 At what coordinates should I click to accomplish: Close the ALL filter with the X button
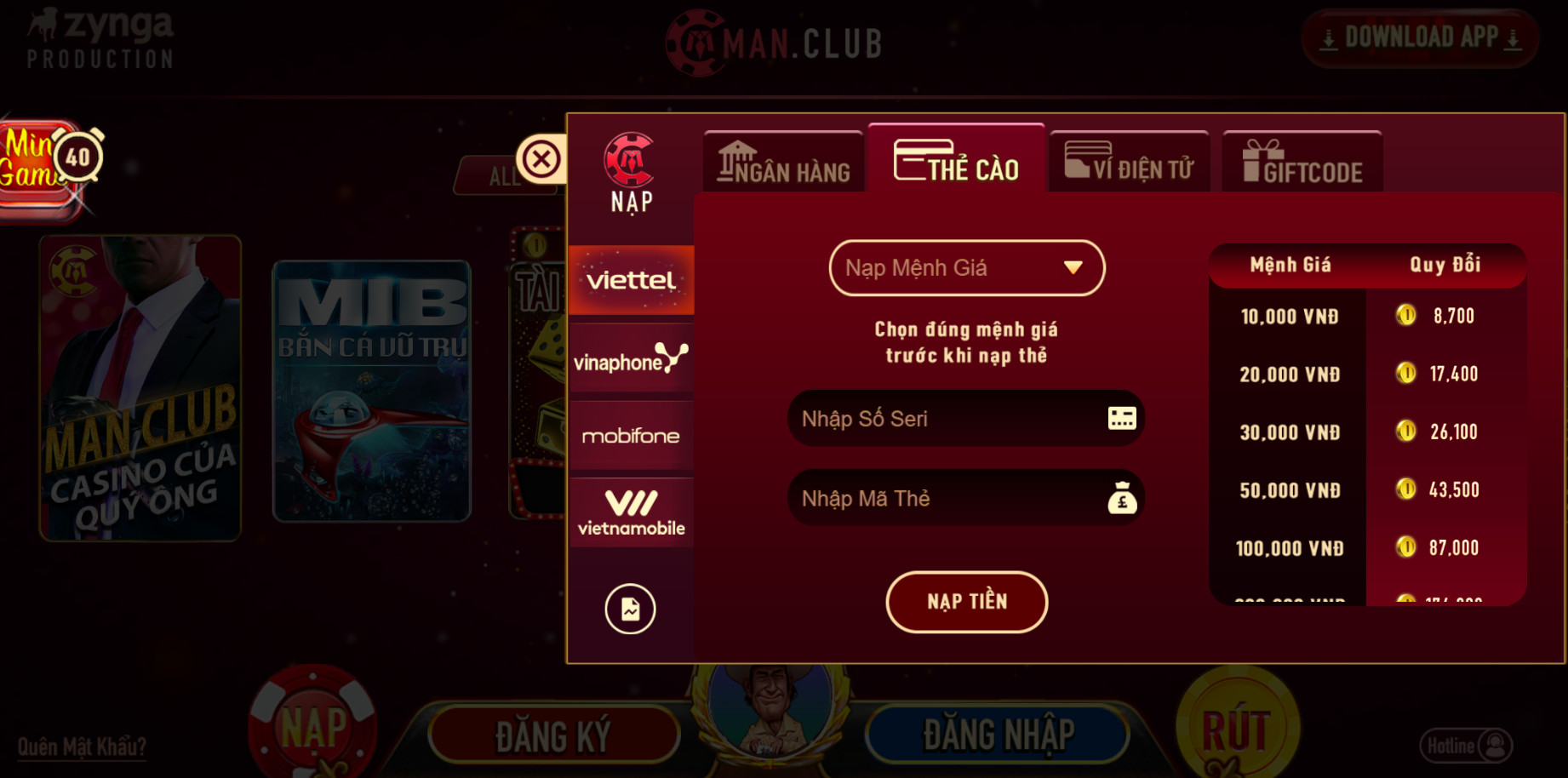point(542,157)
